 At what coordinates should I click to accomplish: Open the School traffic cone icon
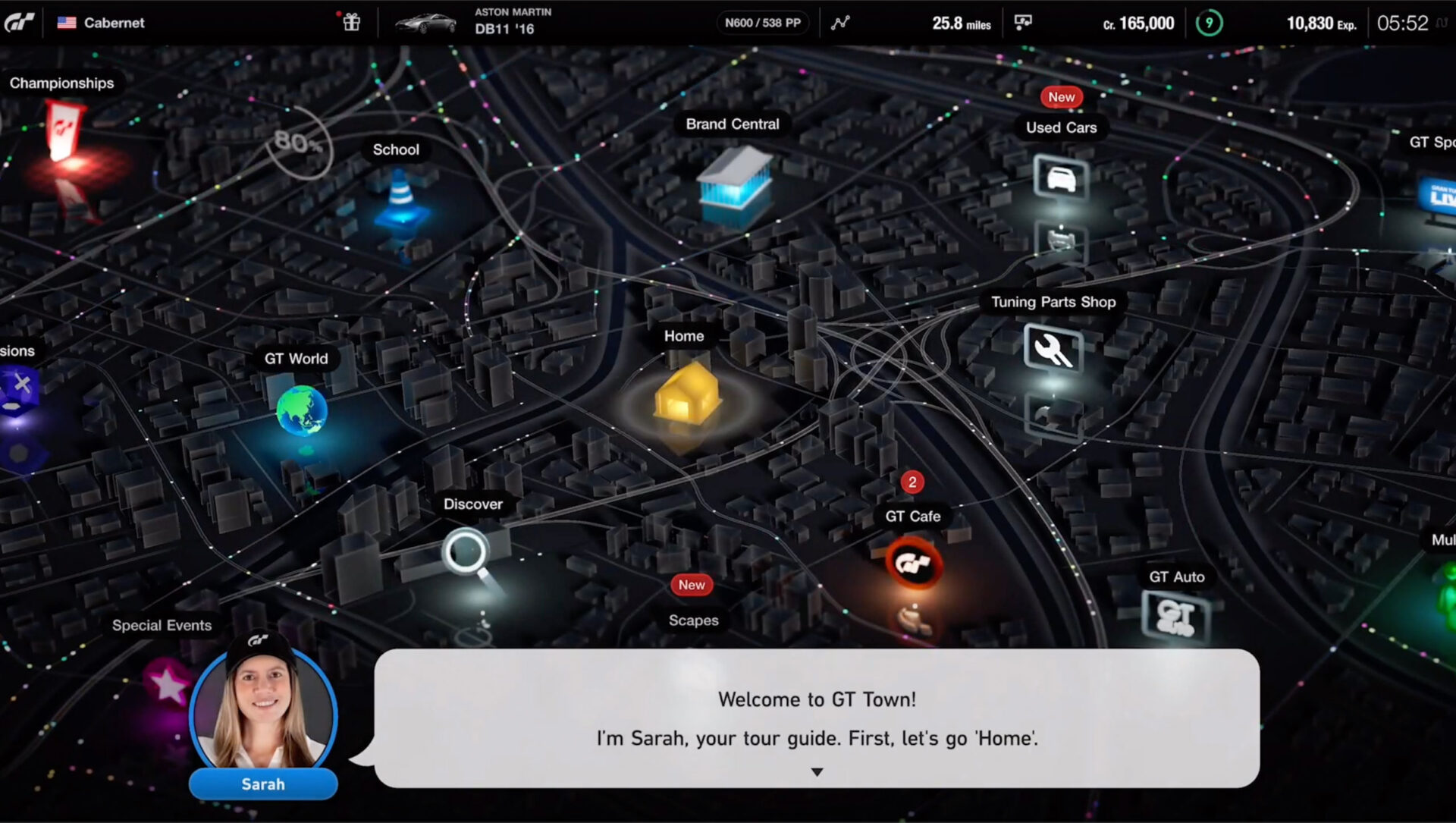tap(400, 197)
